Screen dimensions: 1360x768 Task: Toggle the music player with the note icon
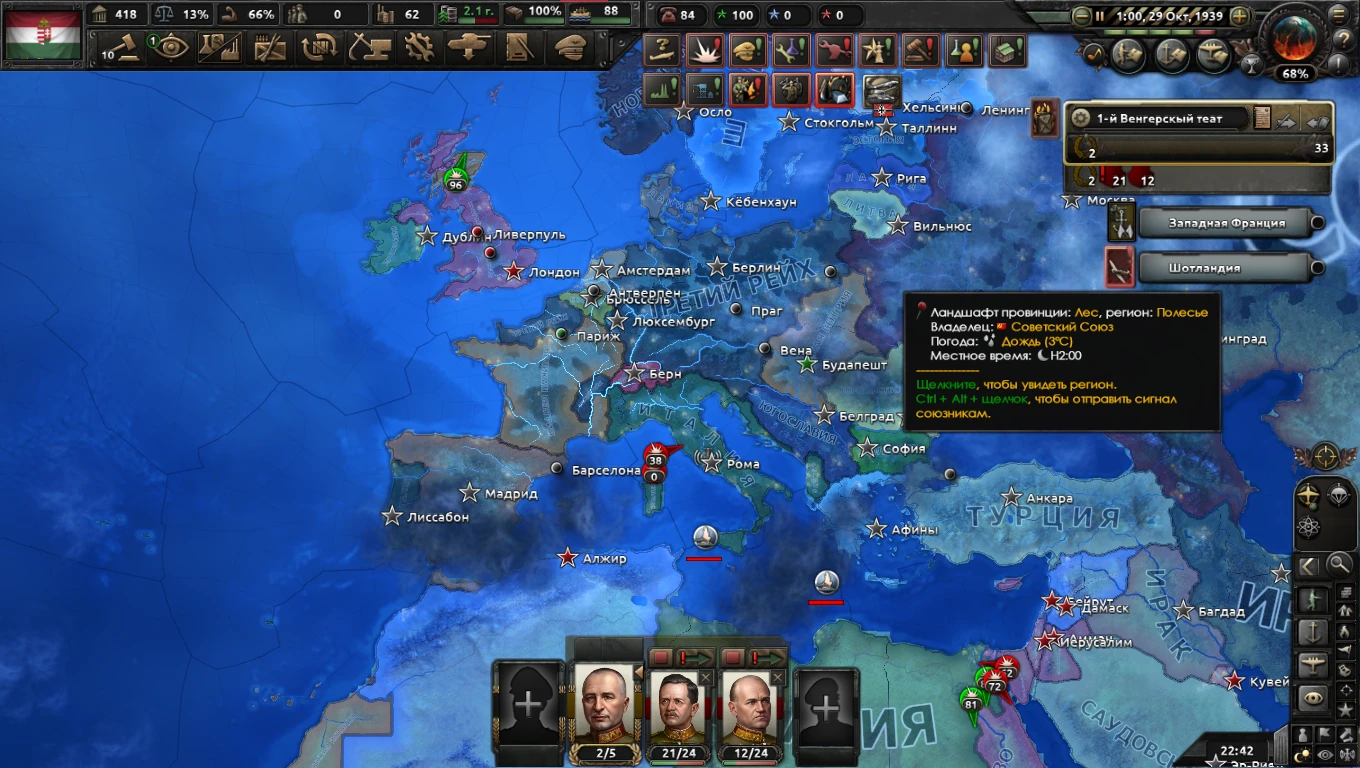pyautogui.click(x=1093, y=54)
